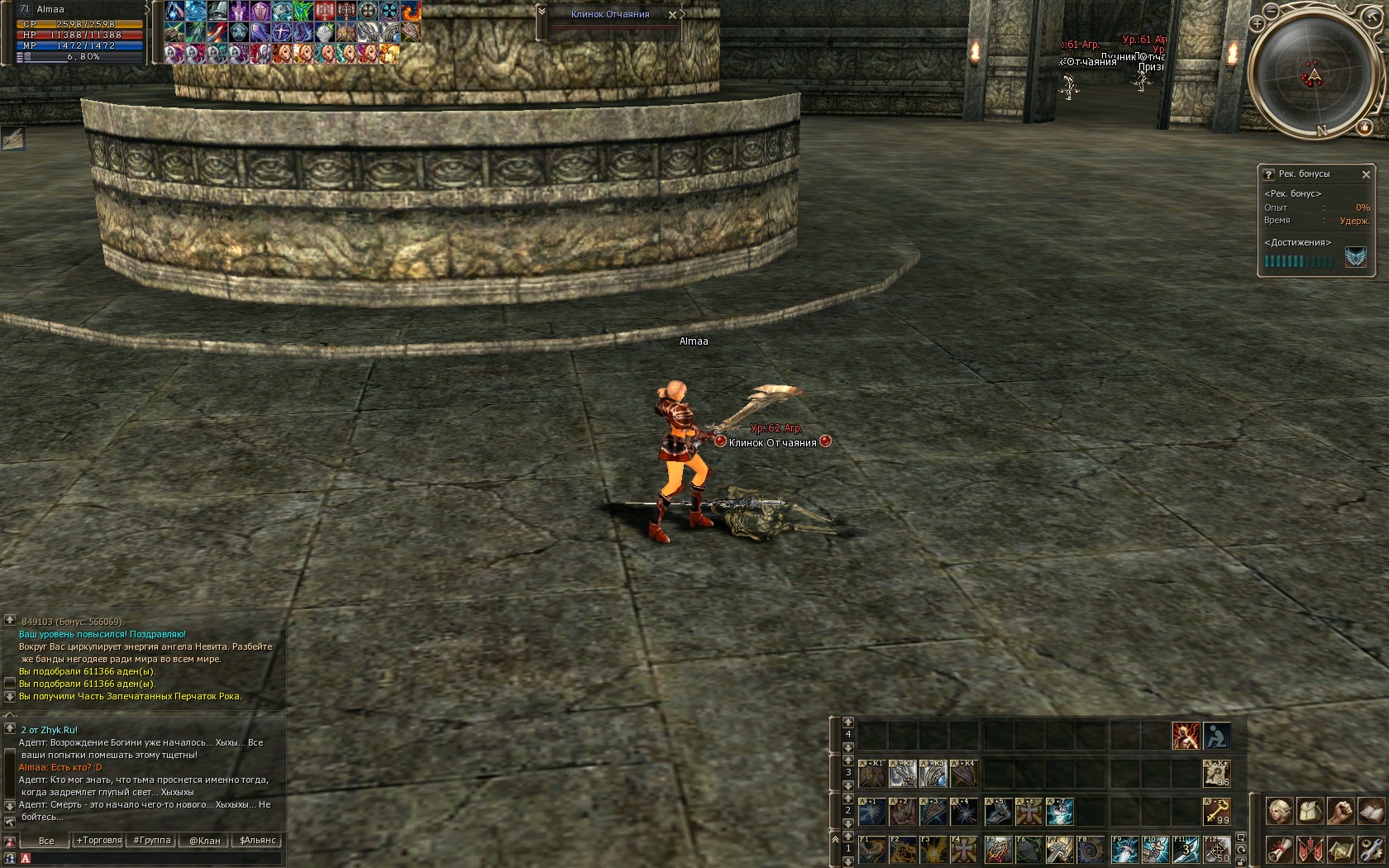Screen dimensions: 1389x868
Task: Open the @Клан chat tab
Action: click(x=205, y=841)
